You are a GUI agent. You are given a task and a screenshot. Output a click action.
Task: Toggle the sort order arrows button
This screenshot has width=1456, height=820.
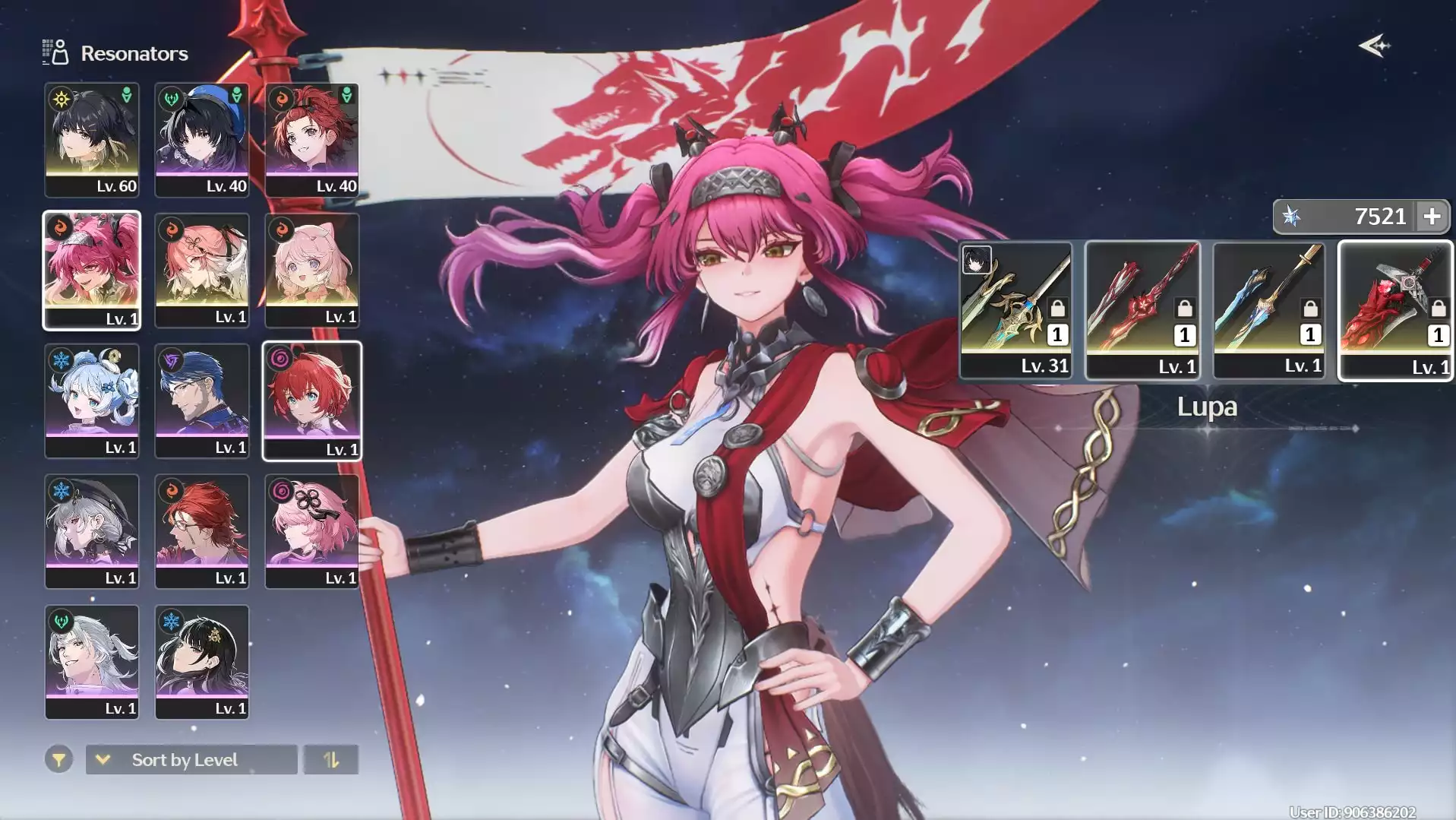tap(331, 759)
